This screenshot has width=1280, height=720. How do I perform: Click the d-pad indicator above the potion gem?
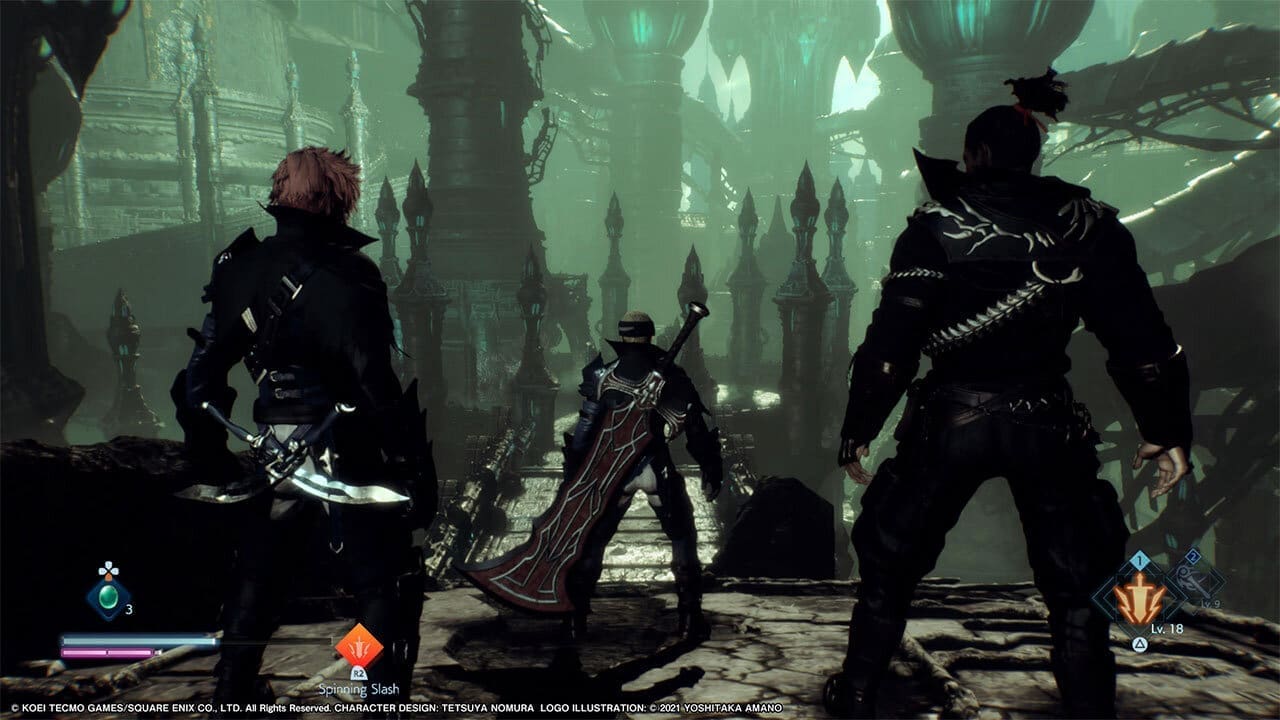coord(108,568)
